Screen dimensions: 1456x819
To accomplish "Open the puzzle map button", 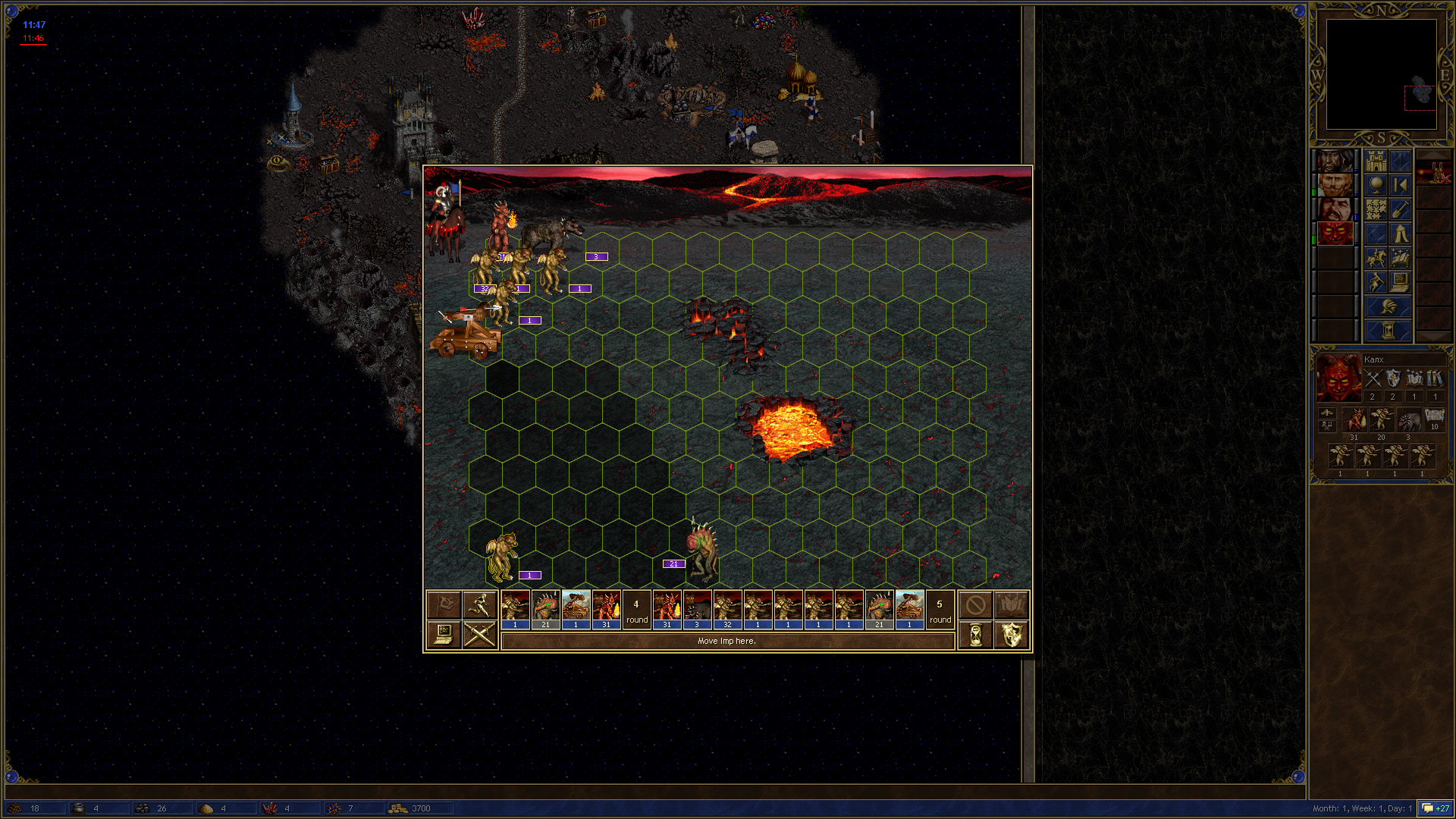I will 1376,209.
